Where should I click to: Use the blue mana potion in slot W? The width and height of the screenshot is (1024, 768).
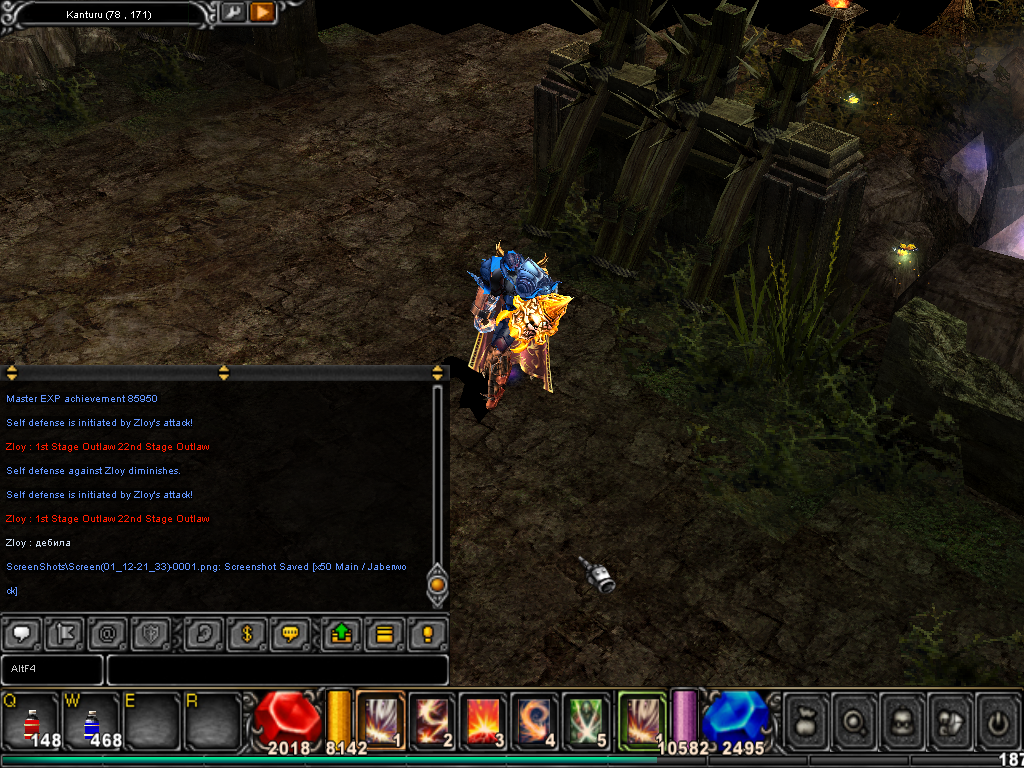coord(91,722)
